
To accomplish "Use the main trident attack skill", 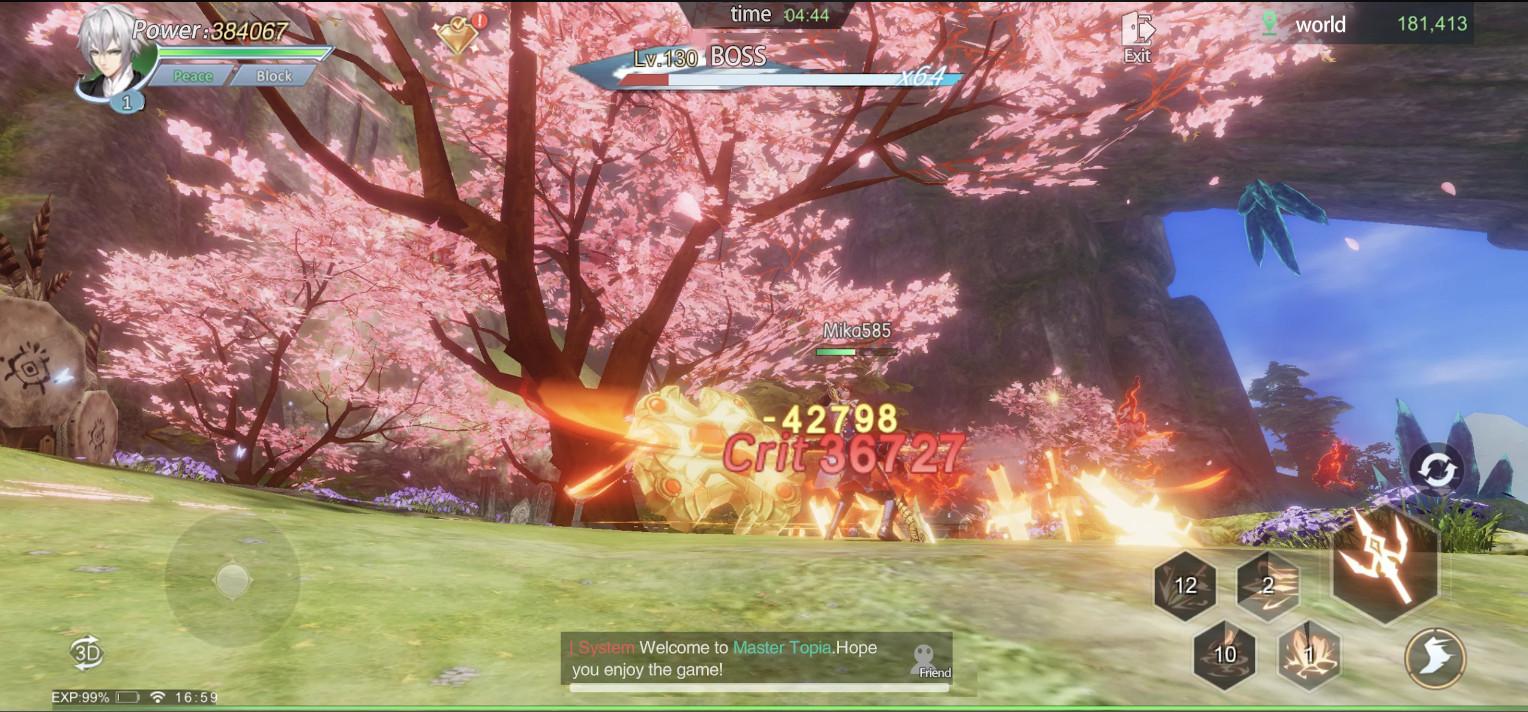I will [1385, 564].
